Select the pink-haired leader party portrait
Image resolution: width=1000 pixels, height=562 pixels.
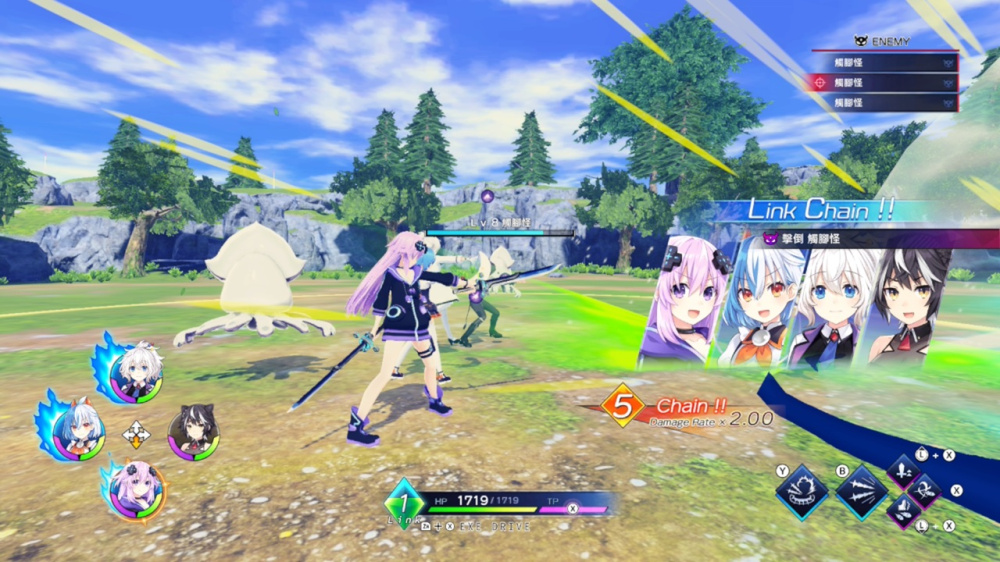[135, 489]
